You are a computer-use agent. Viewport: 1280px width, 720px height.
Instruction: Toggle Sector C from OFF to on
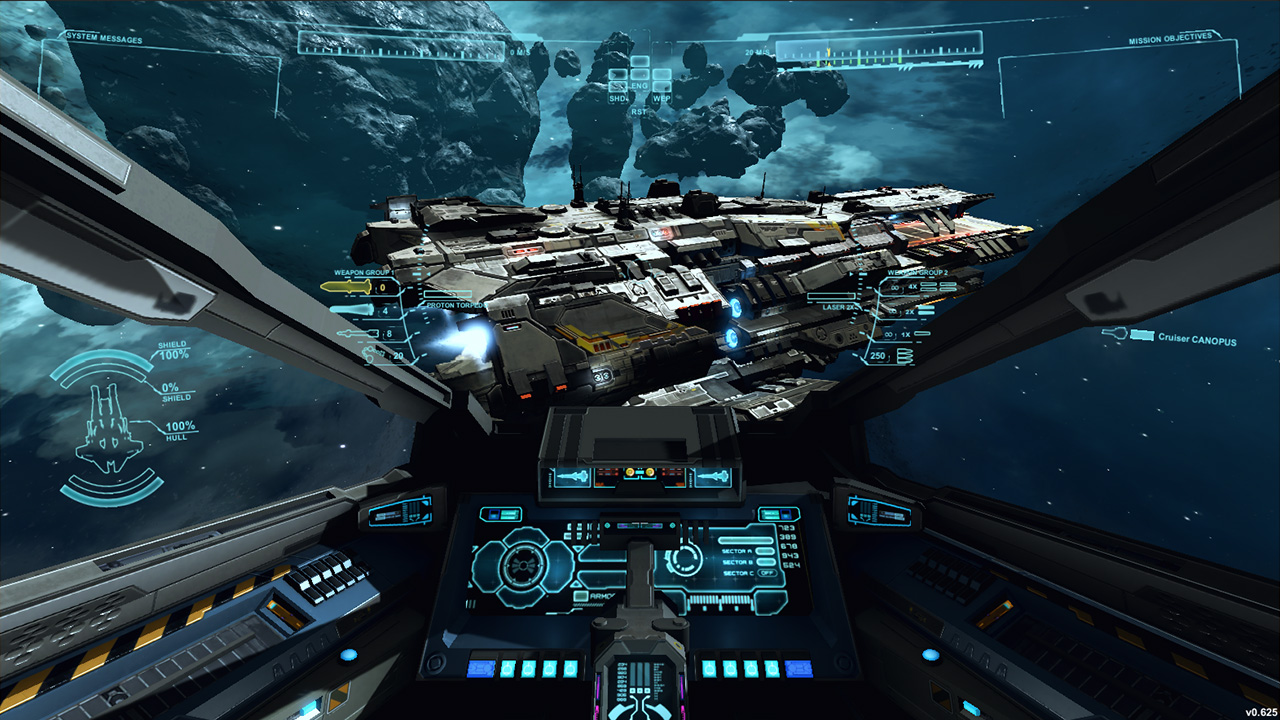click(767, 573)
